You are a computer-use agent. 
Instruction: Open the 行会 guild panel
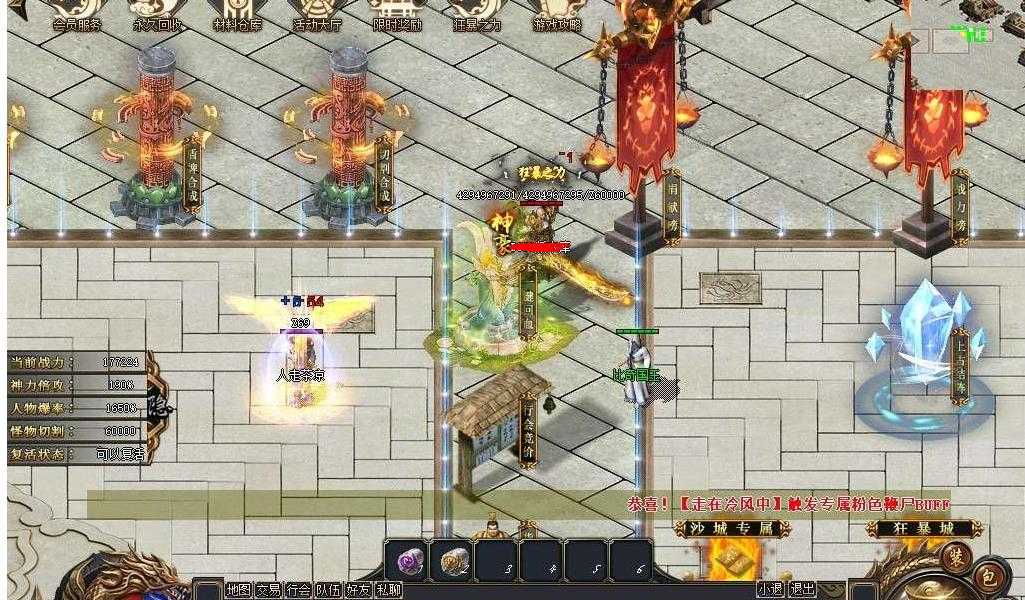[x=298, y=590]
